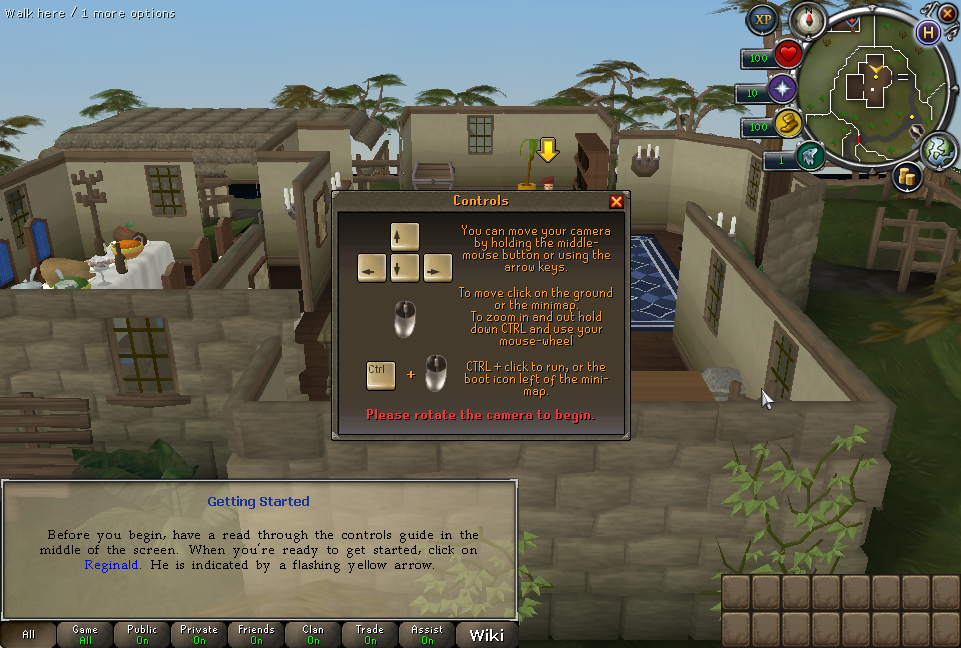Click the compass to face north
The width and height of the screenshot is (961, 648).
(807, 19)
